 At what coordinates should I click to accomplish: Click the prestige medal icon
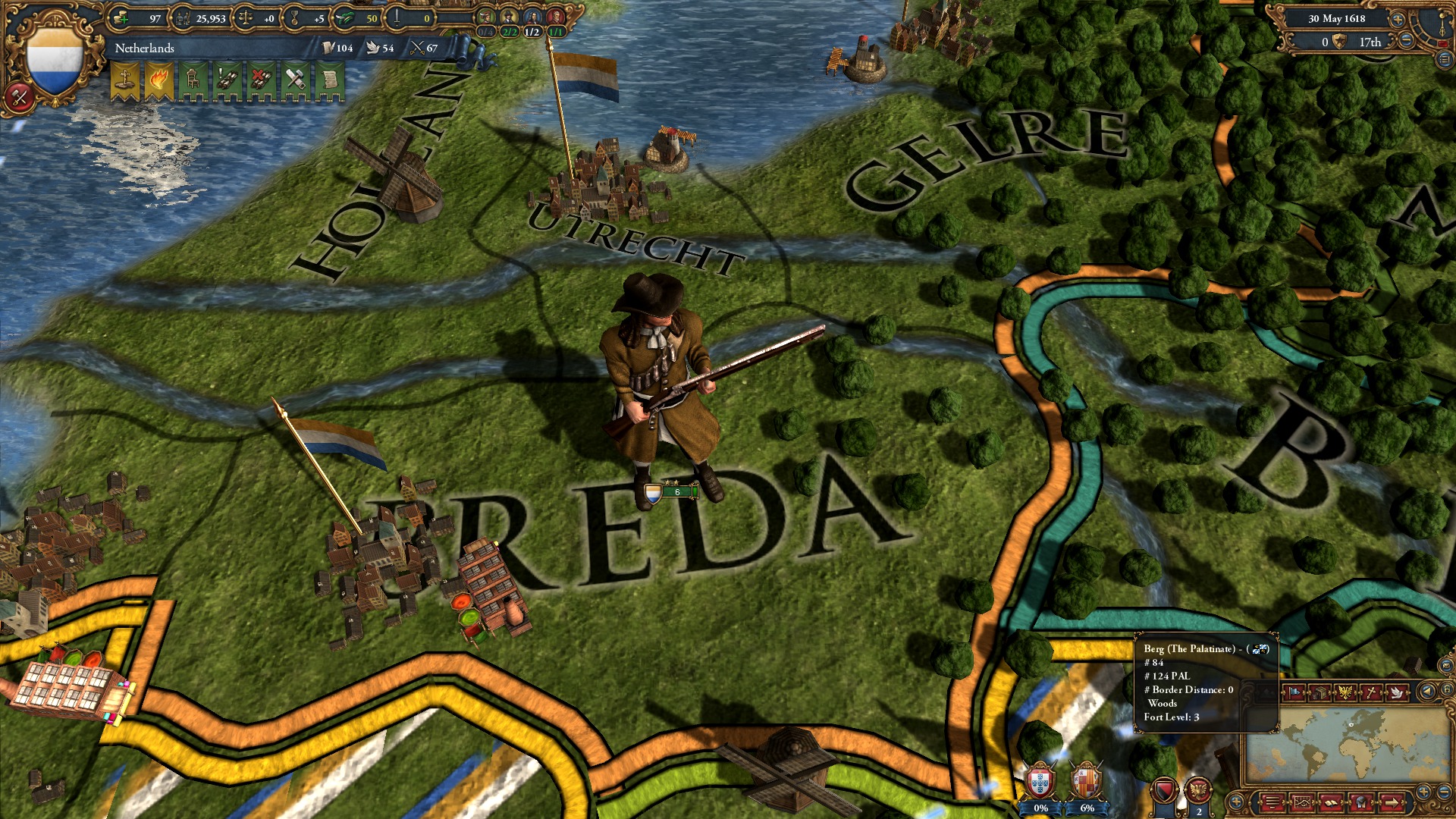(293, 18)
